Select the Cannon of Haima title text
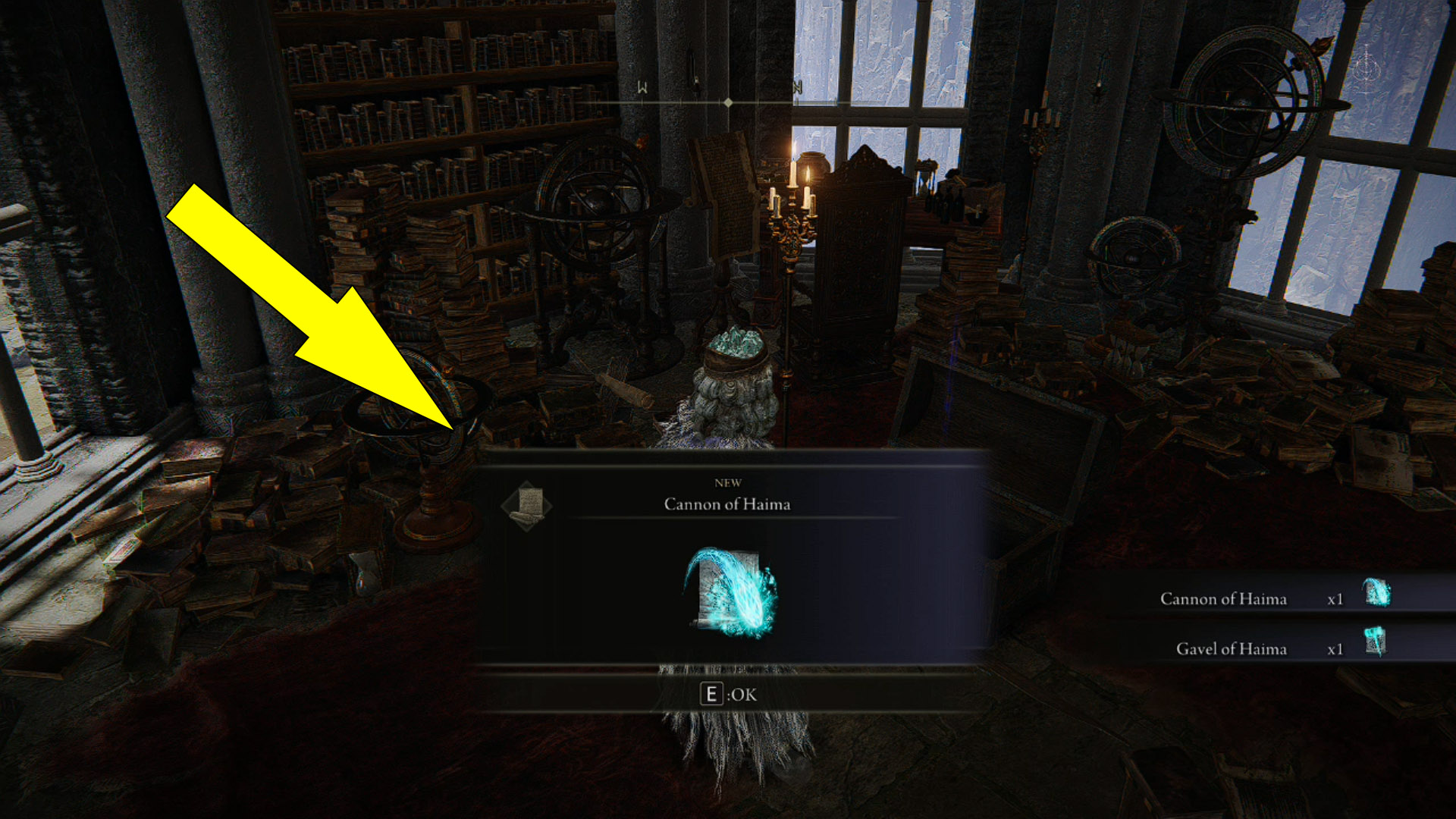The height and width of the screenshot is (819, 1456). click(729, 504)
